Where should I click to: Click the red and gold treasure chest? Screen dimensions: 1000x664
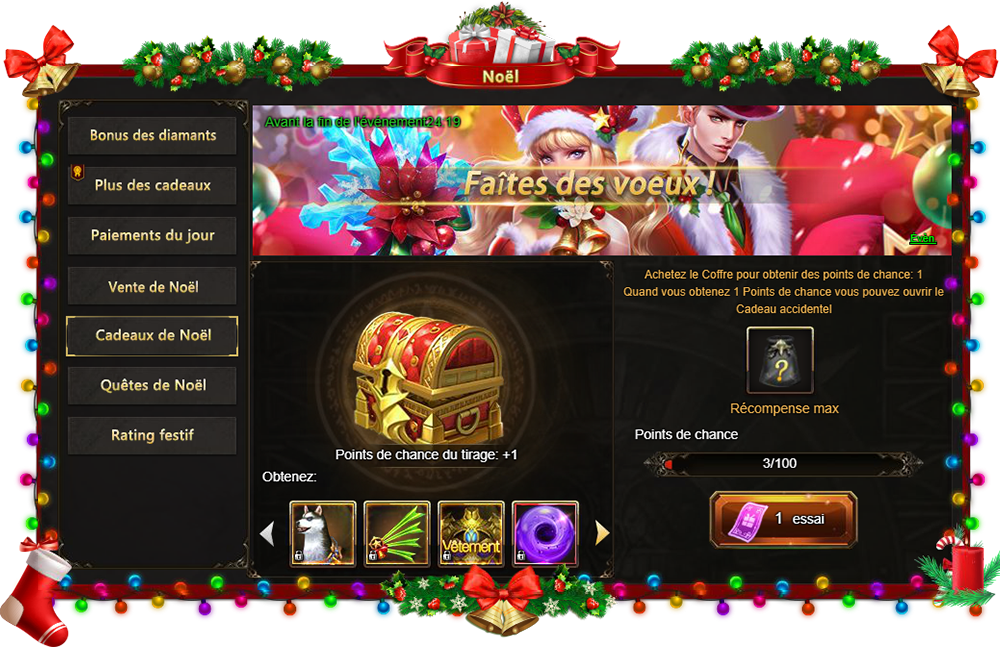point(426,375)
